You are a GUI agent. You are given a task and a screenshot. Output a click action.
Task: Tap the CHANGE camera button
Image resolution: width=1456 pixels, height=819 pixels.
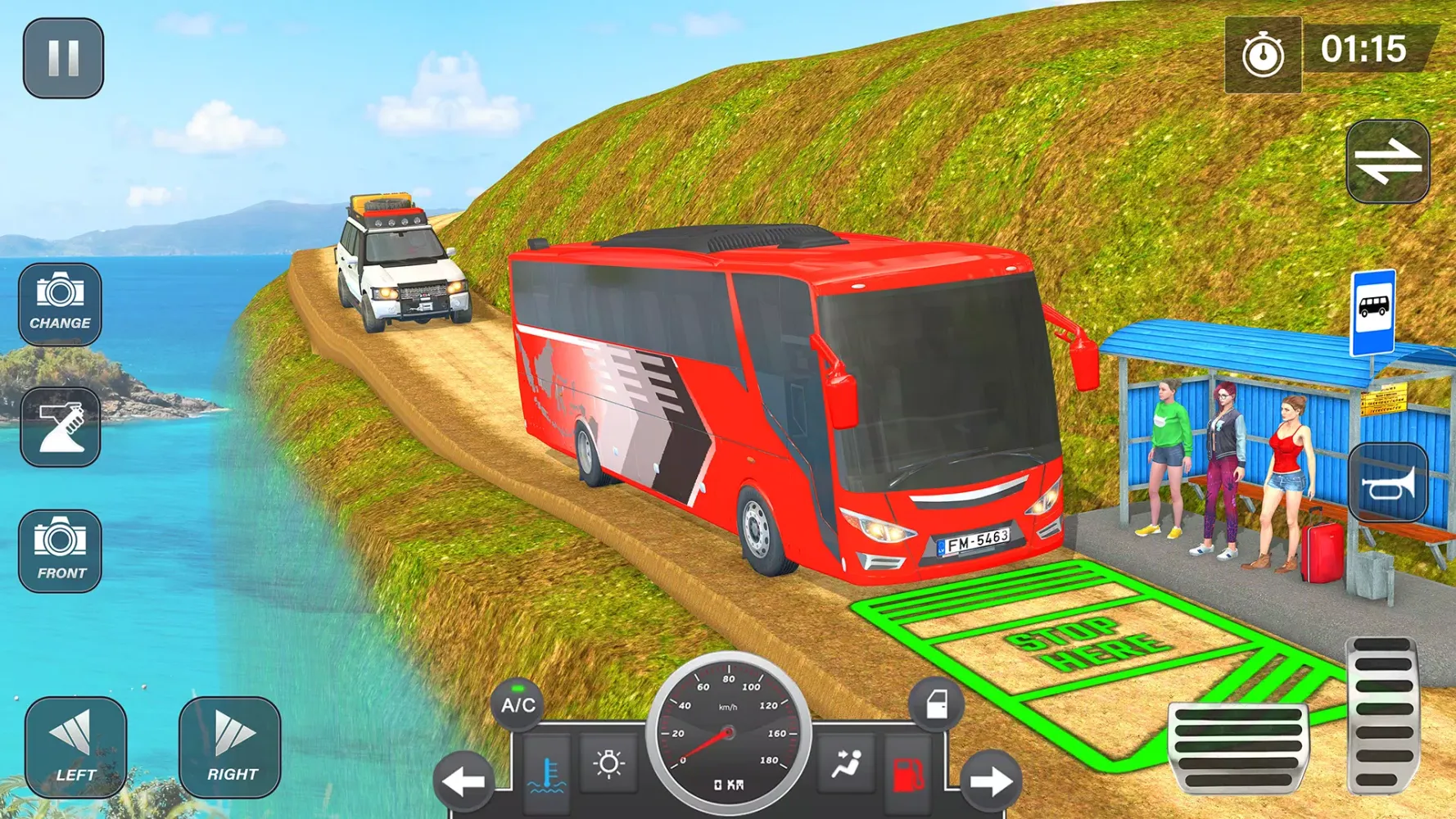(x=60, y=304)
